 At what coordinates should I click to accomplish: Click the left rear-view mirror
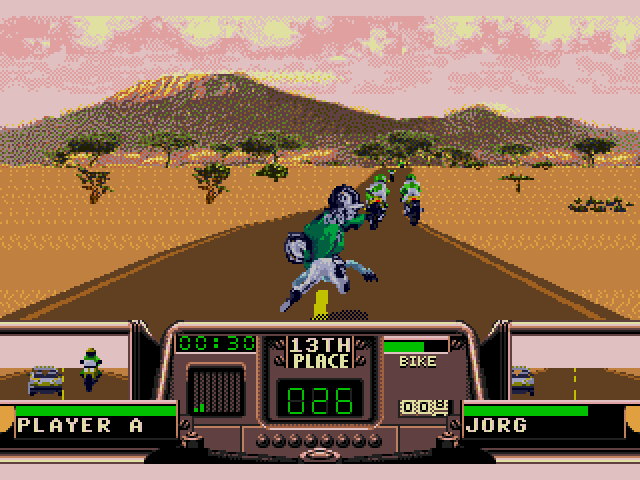pyautogui.click(x=78, y=368)
